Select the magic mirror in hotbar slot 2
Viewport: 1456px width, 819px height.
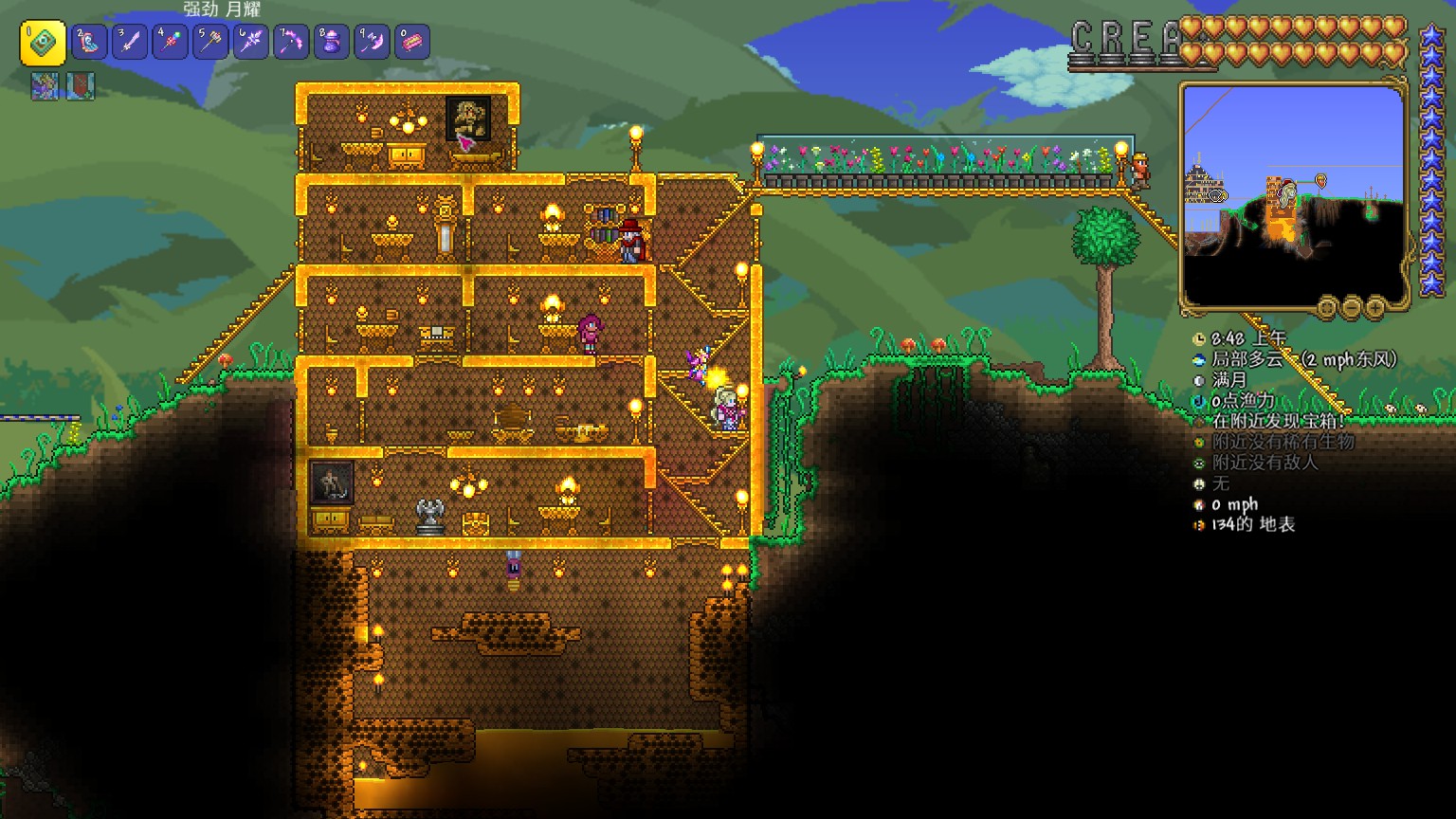[x=89, y=43]
